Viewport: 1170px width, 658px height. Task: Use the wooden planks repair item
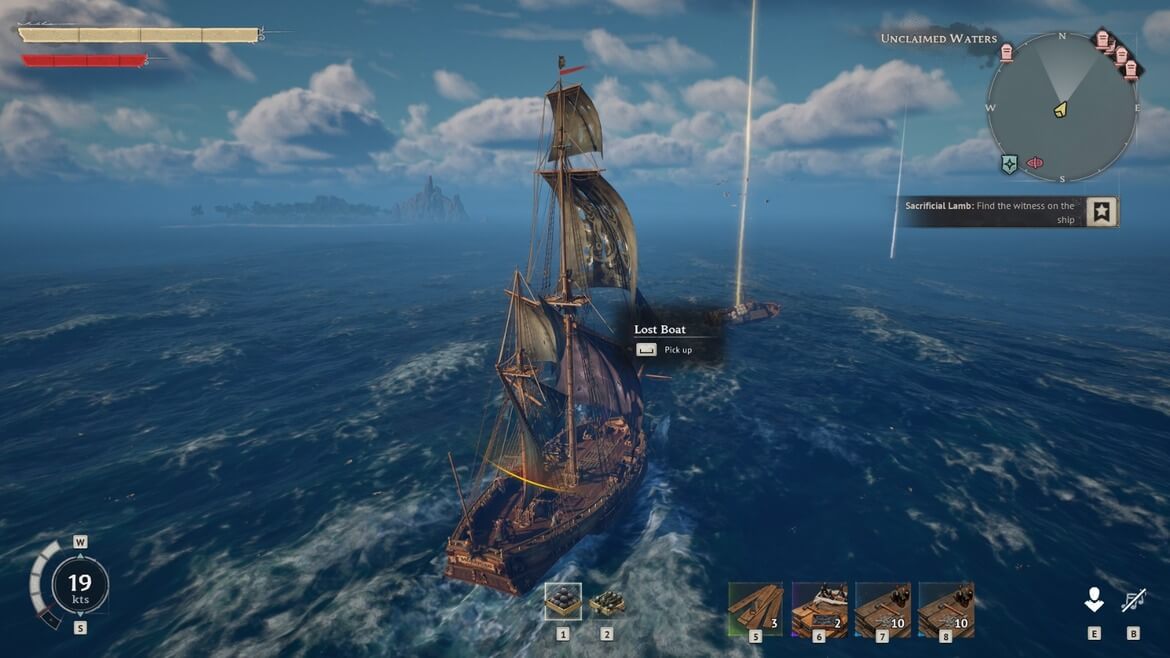click(756, 610)
